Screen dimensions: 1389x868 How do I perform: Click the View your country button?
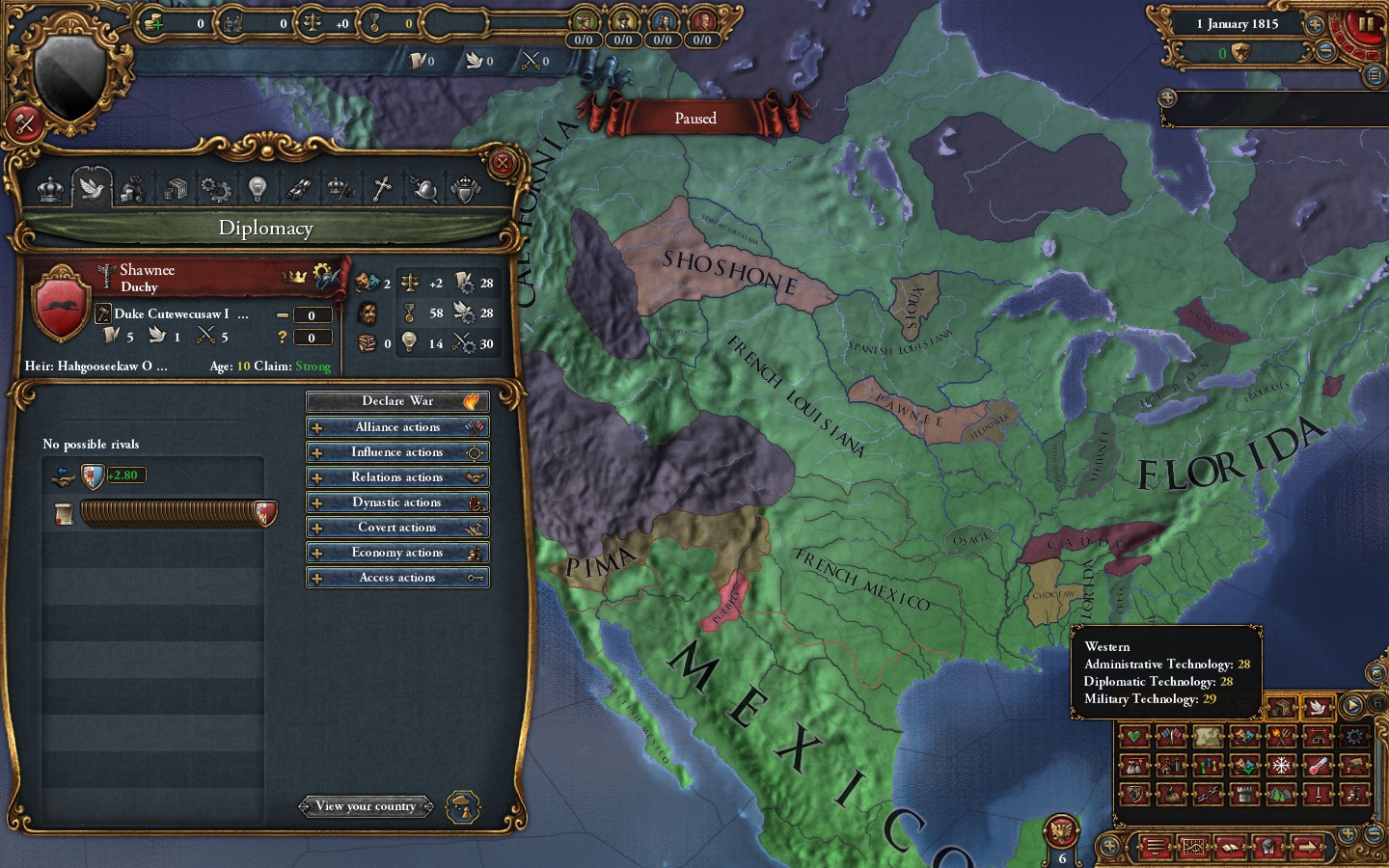click(367, 806)
